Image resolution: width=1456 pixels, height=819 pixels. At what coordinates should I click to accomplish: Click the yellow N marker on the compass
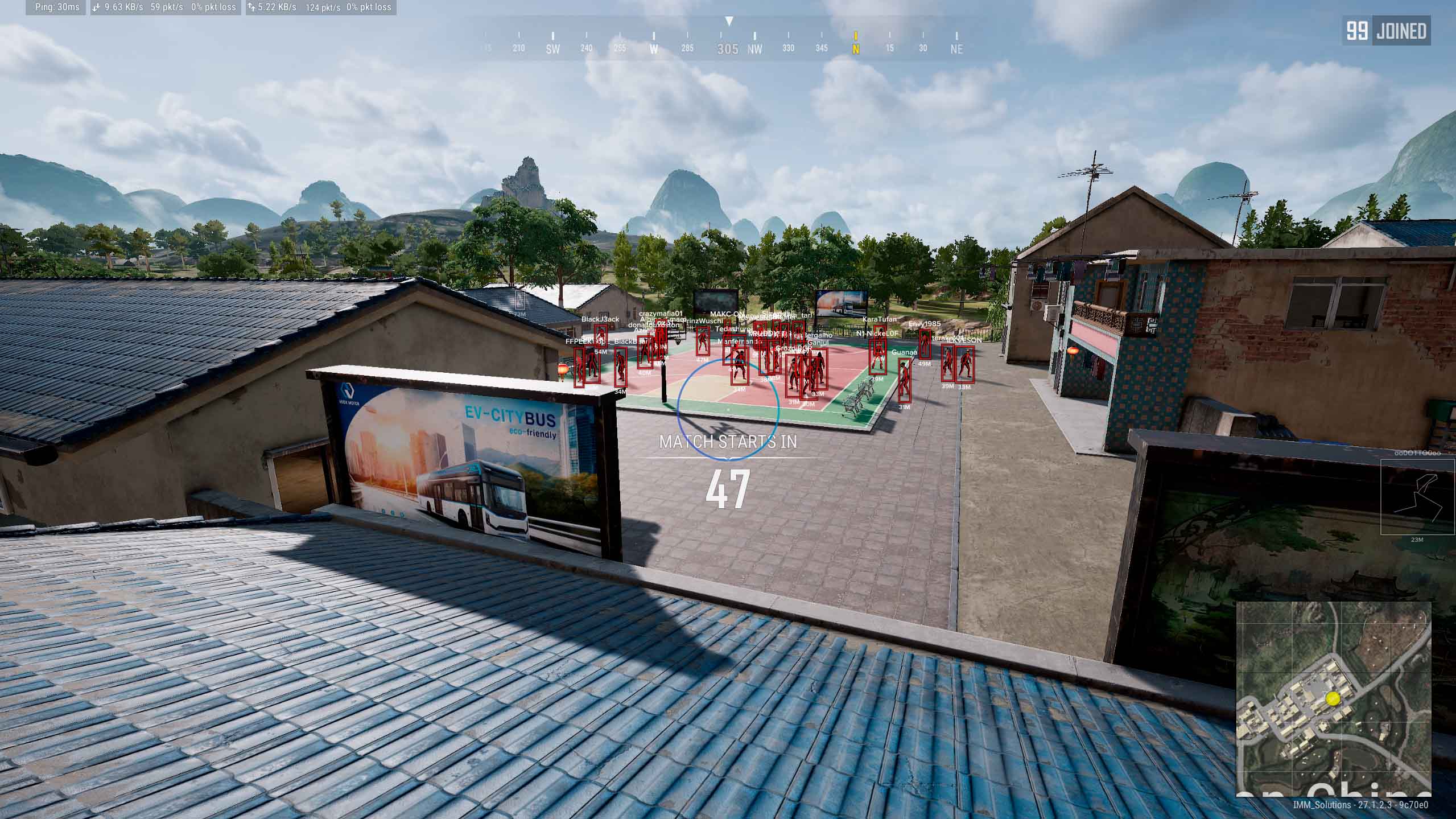[855, 49]
